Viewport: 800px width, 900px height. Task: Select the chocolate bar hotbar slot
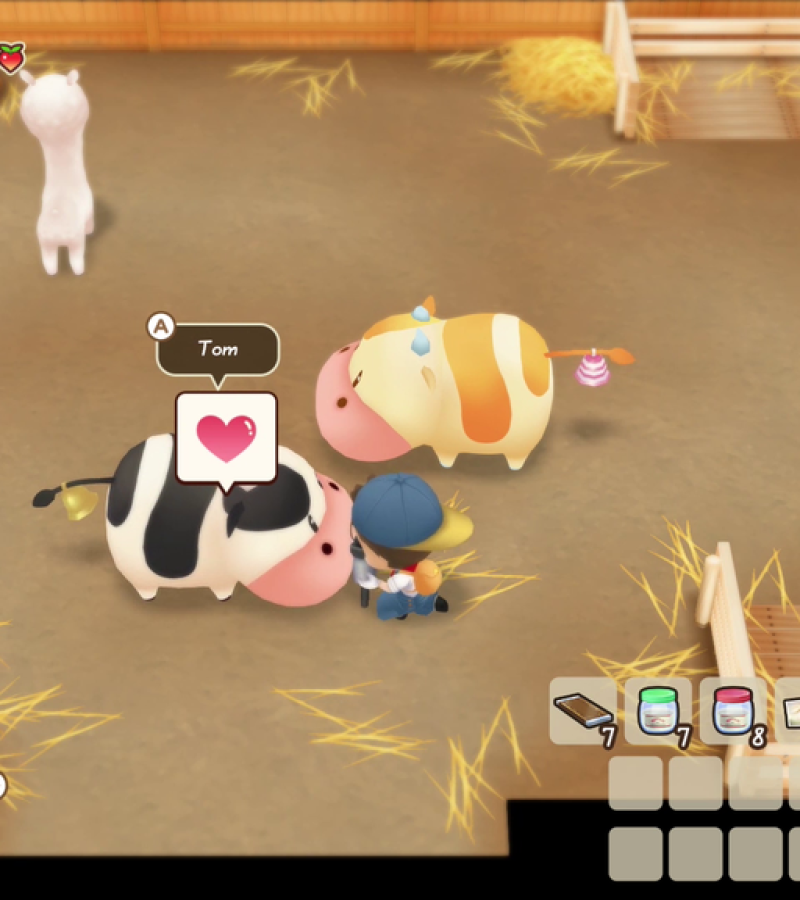point(583,710)
